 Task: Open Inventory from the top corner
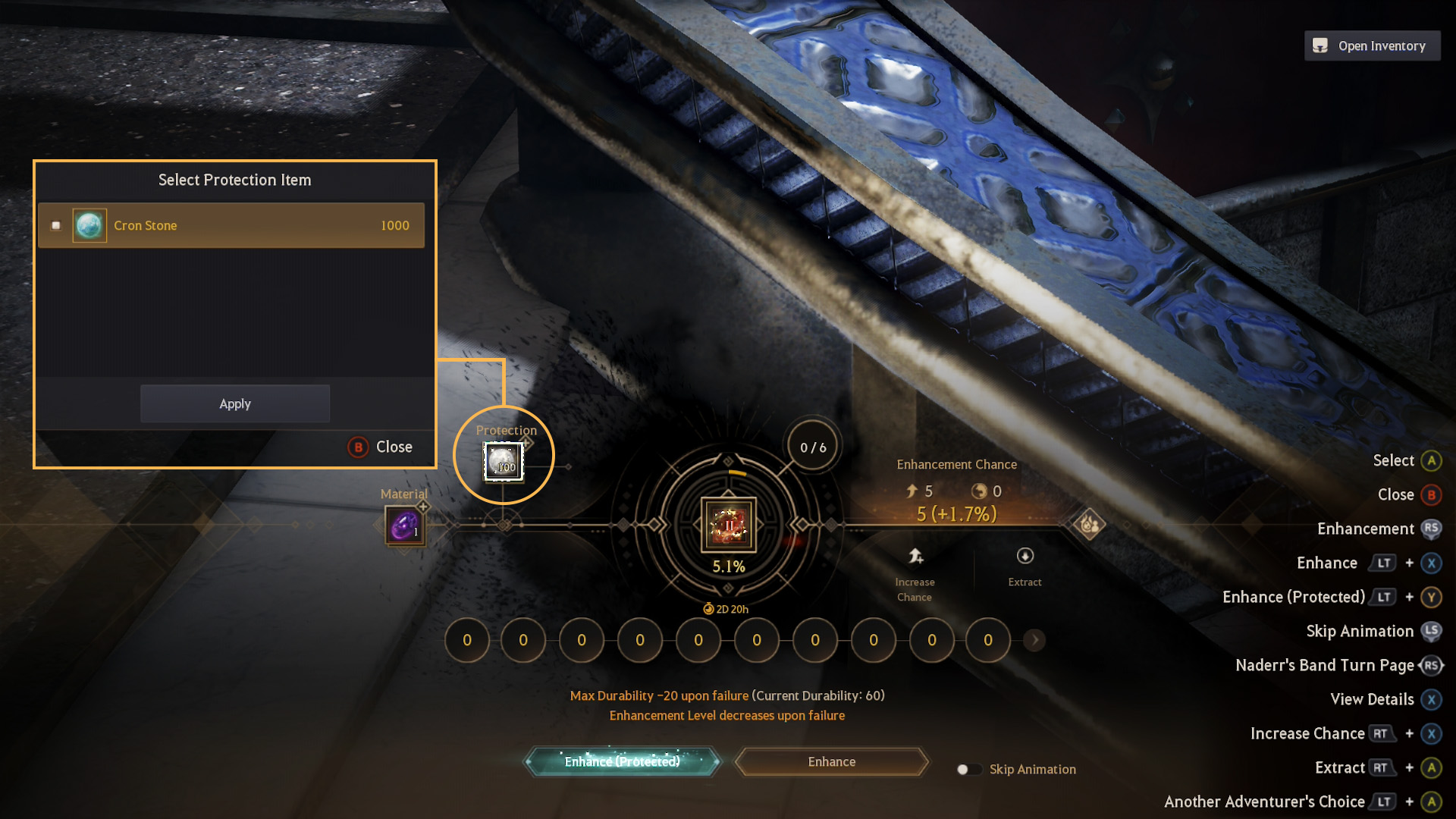point(1372,45)
